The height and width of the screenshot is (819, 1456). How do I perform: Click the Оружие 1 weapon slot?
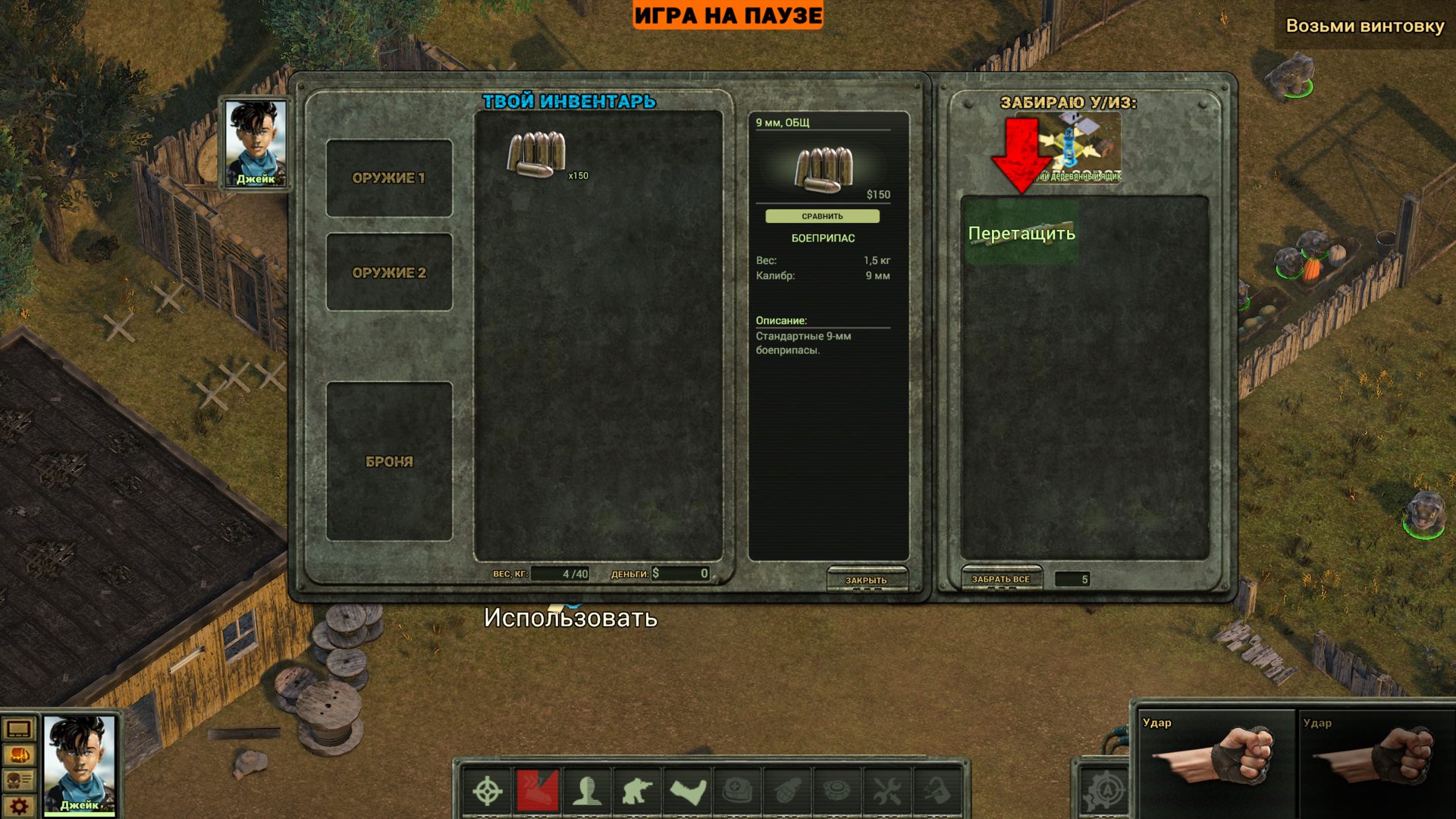(389, 178)
